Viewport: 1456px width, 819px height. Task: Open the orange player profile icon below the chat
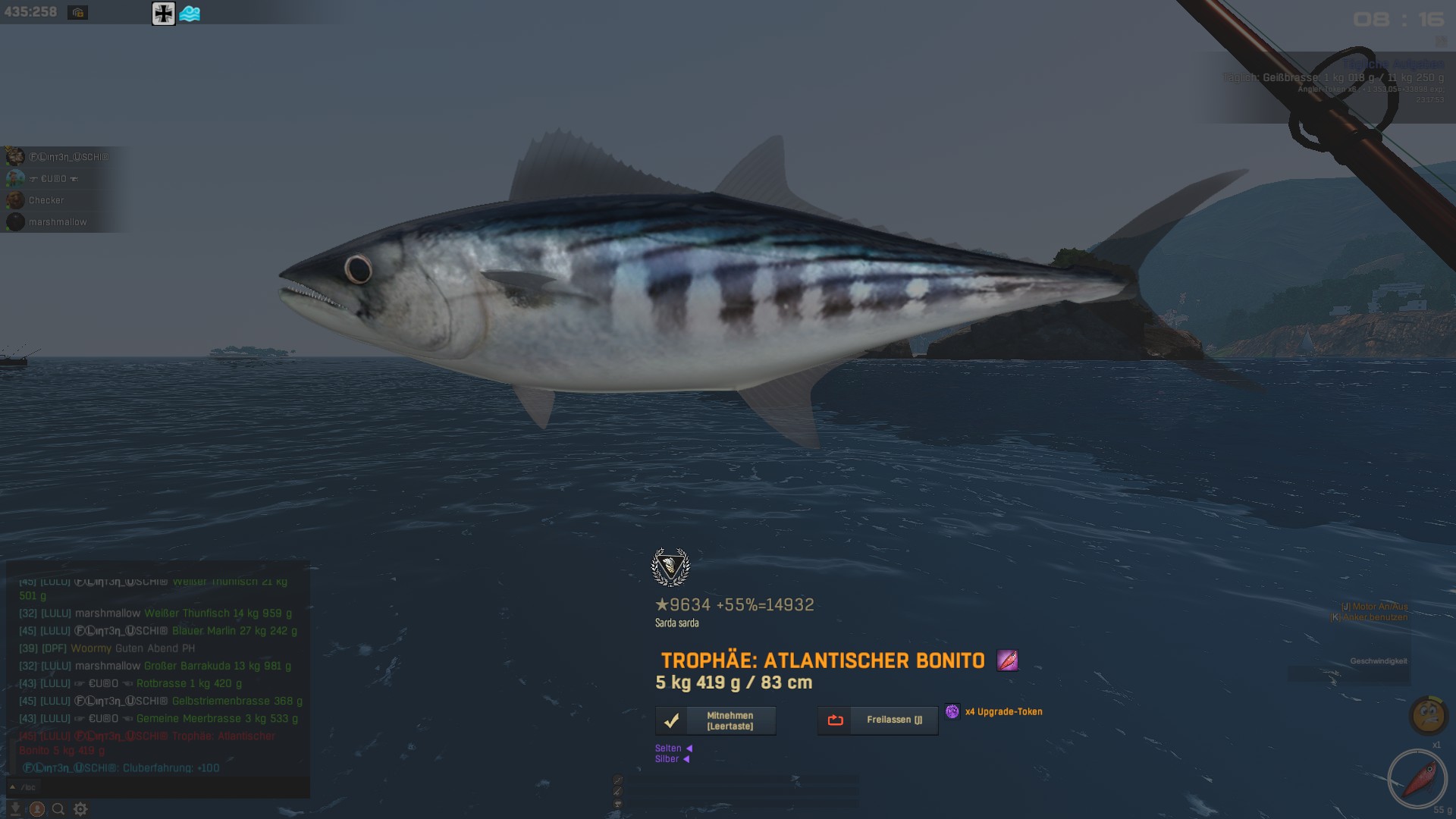point(36,809)
